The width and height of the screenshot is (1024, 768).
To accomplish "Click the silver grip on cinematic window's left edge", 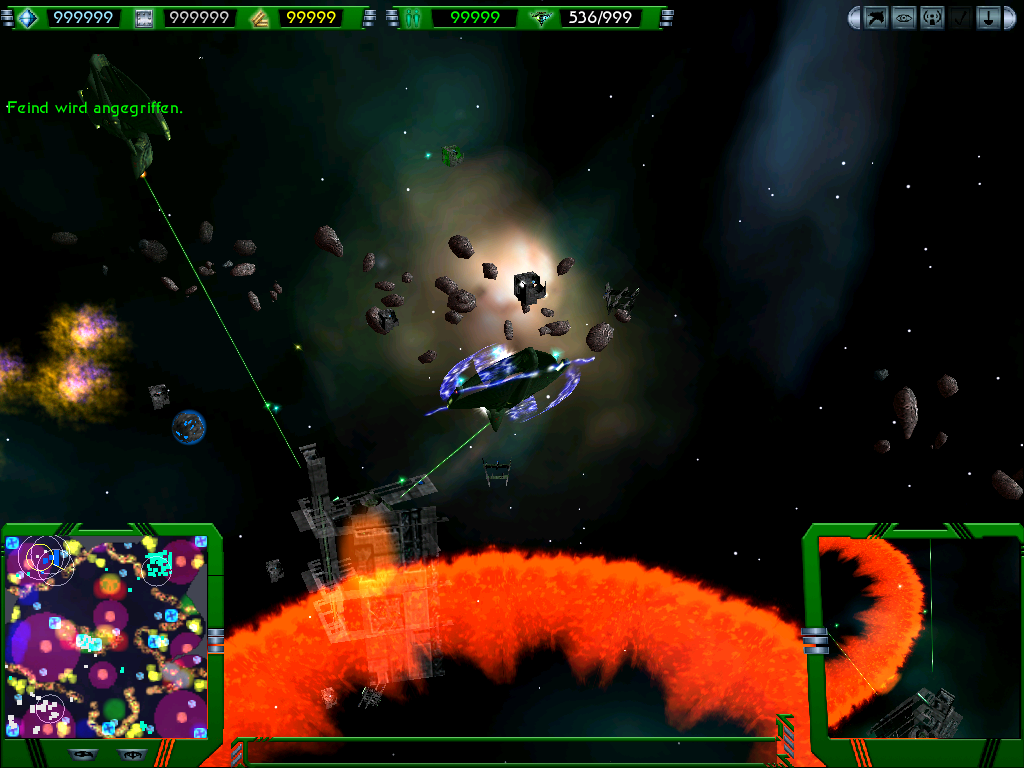I will [x=815, y=640].
